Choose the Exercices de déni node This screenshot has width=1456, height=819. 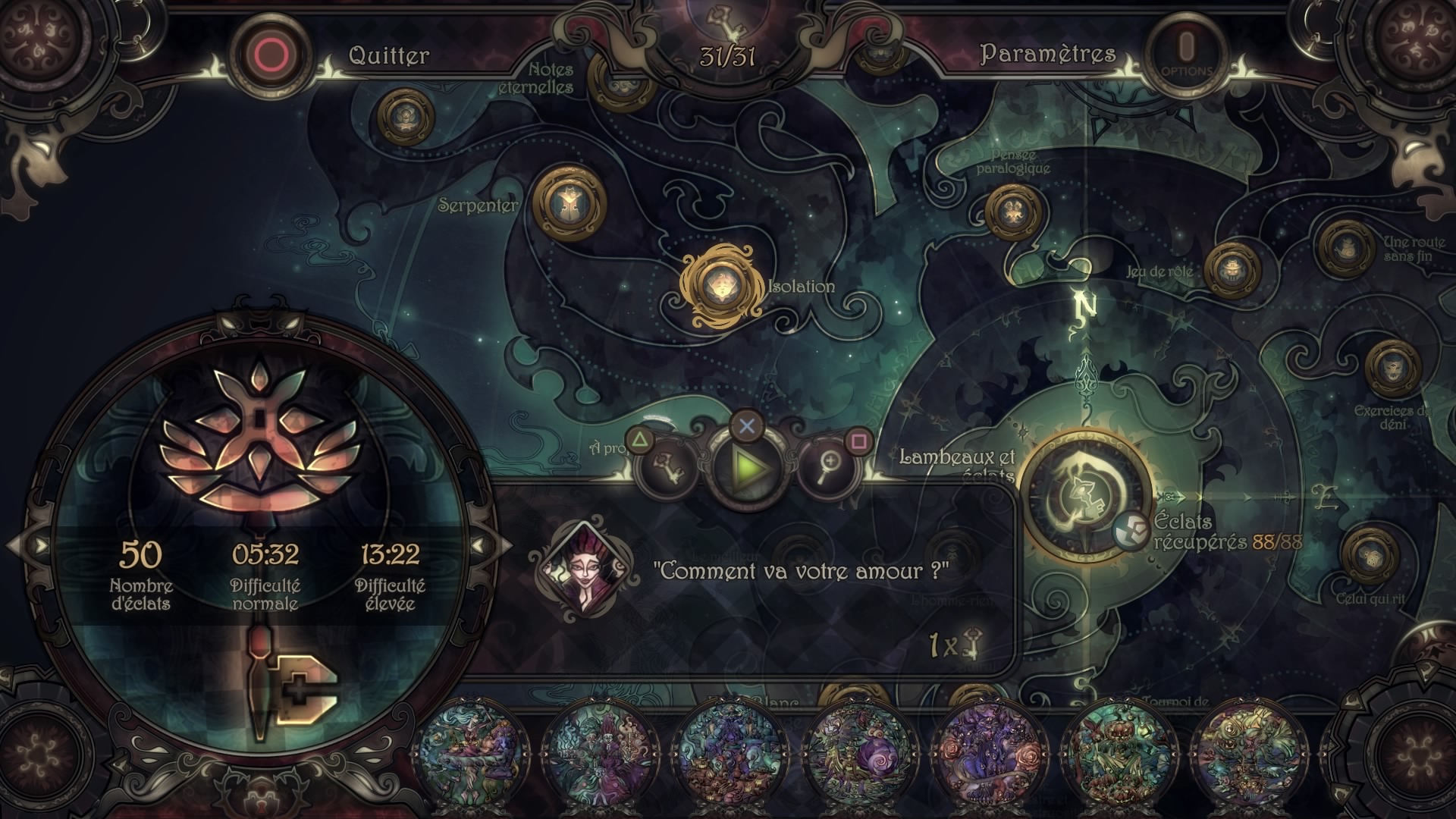(1392, 369)
